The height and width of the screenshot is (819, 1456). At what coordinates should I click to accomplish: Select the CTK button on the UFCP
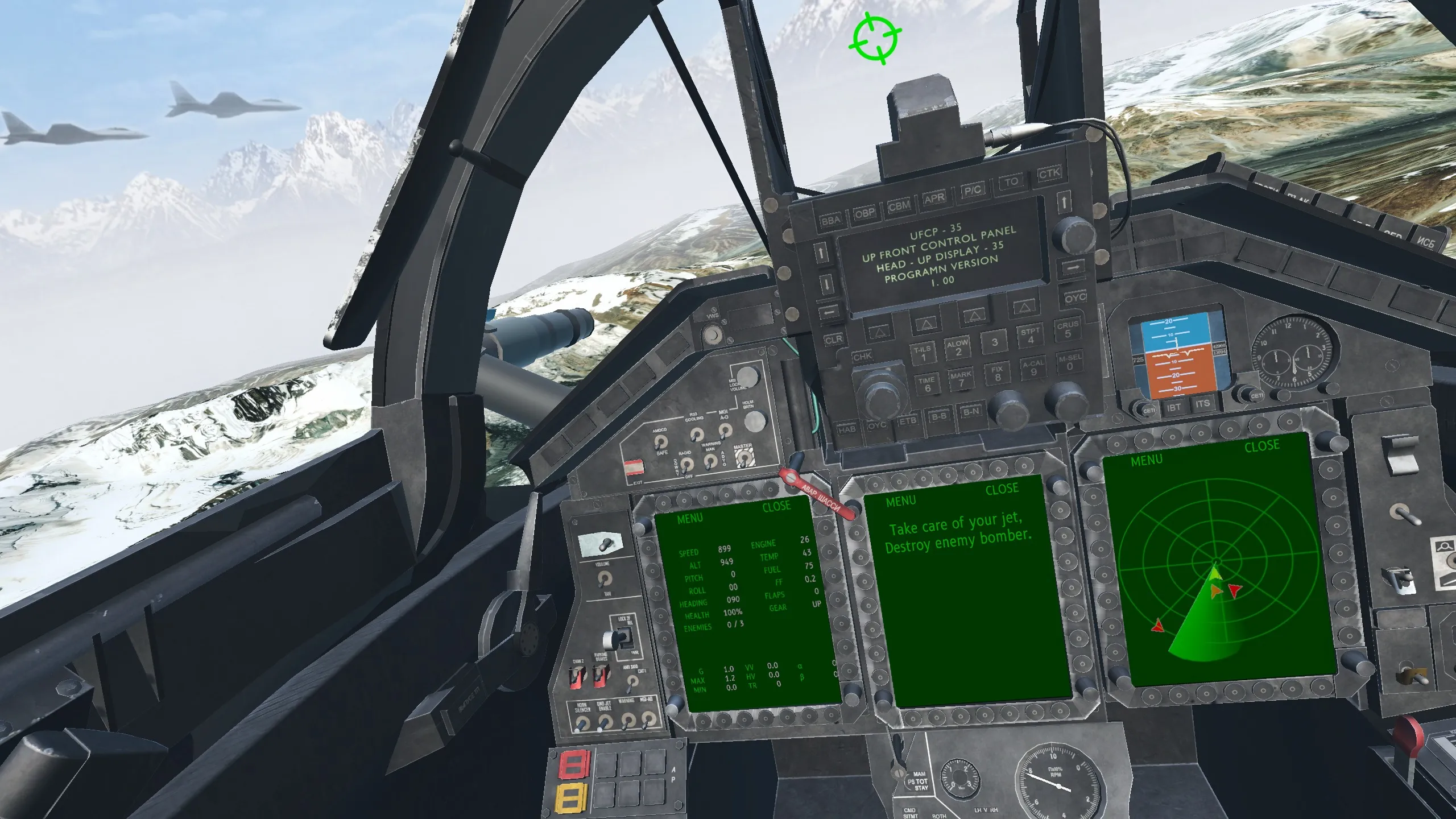[1049, 173]
